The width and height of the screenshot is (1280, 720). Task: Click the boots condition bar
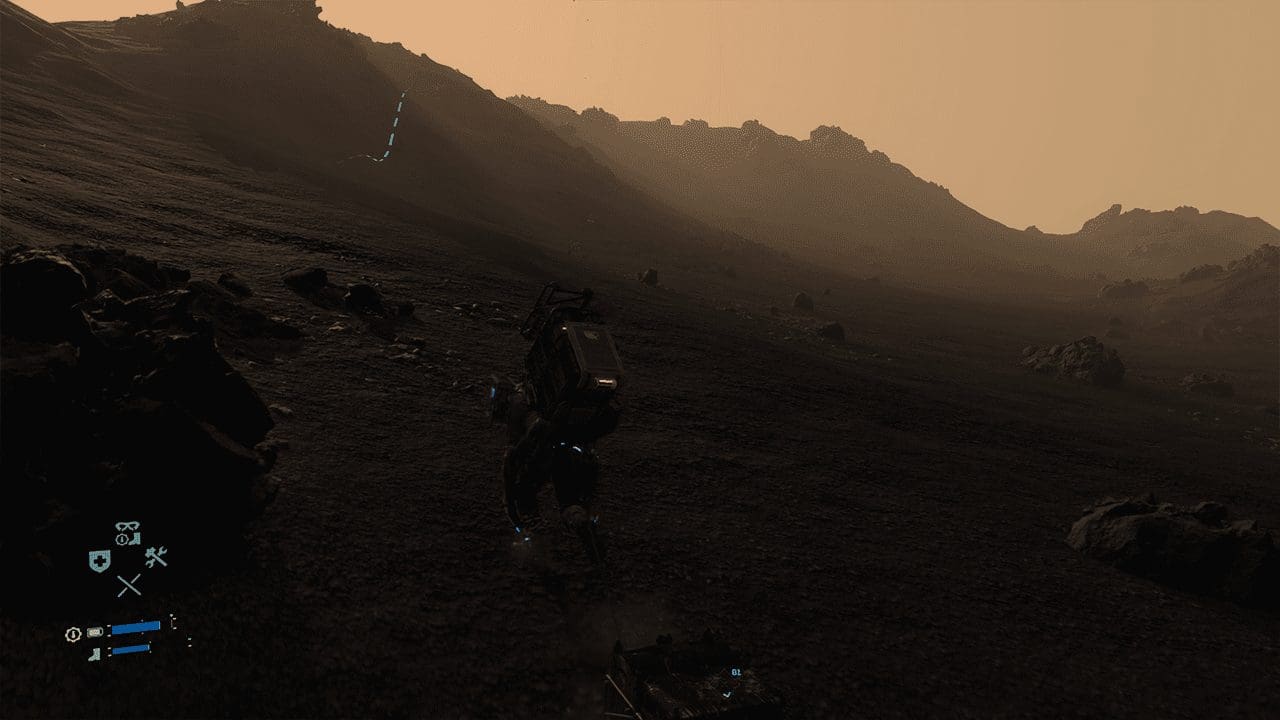tap(129, 650)
